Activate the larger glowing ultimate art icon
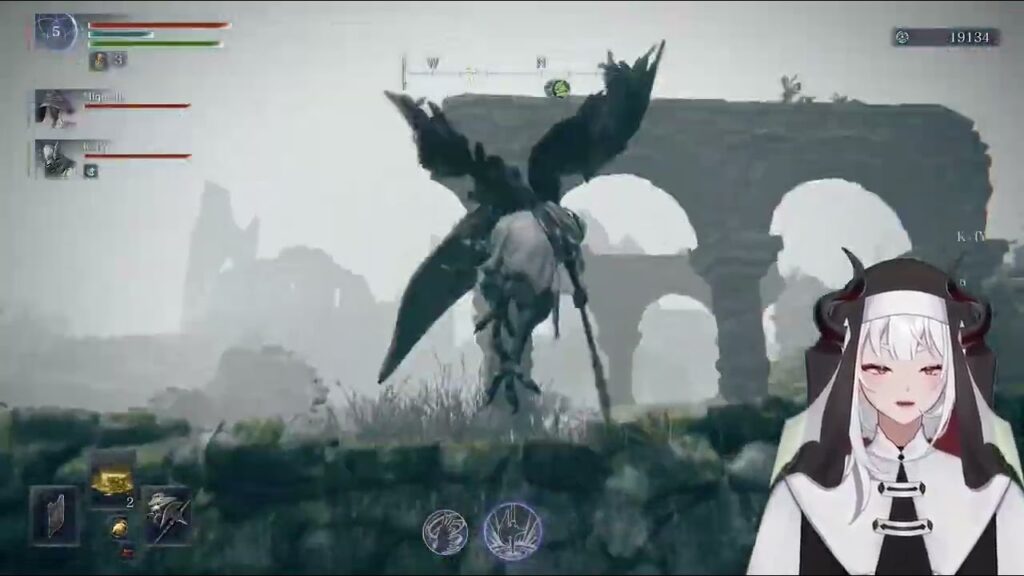 (513, 531)
